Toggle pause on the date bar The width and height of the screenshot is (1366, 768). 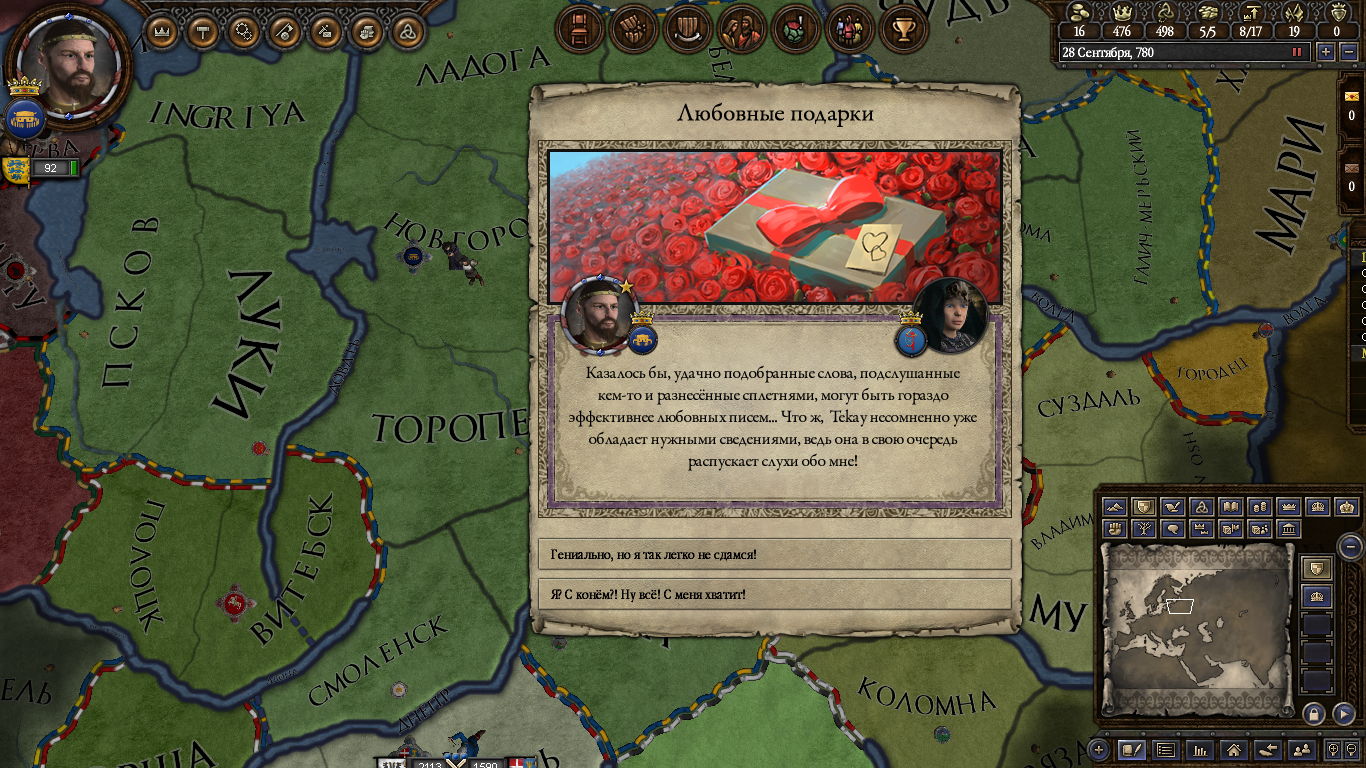coord(1298,52)
